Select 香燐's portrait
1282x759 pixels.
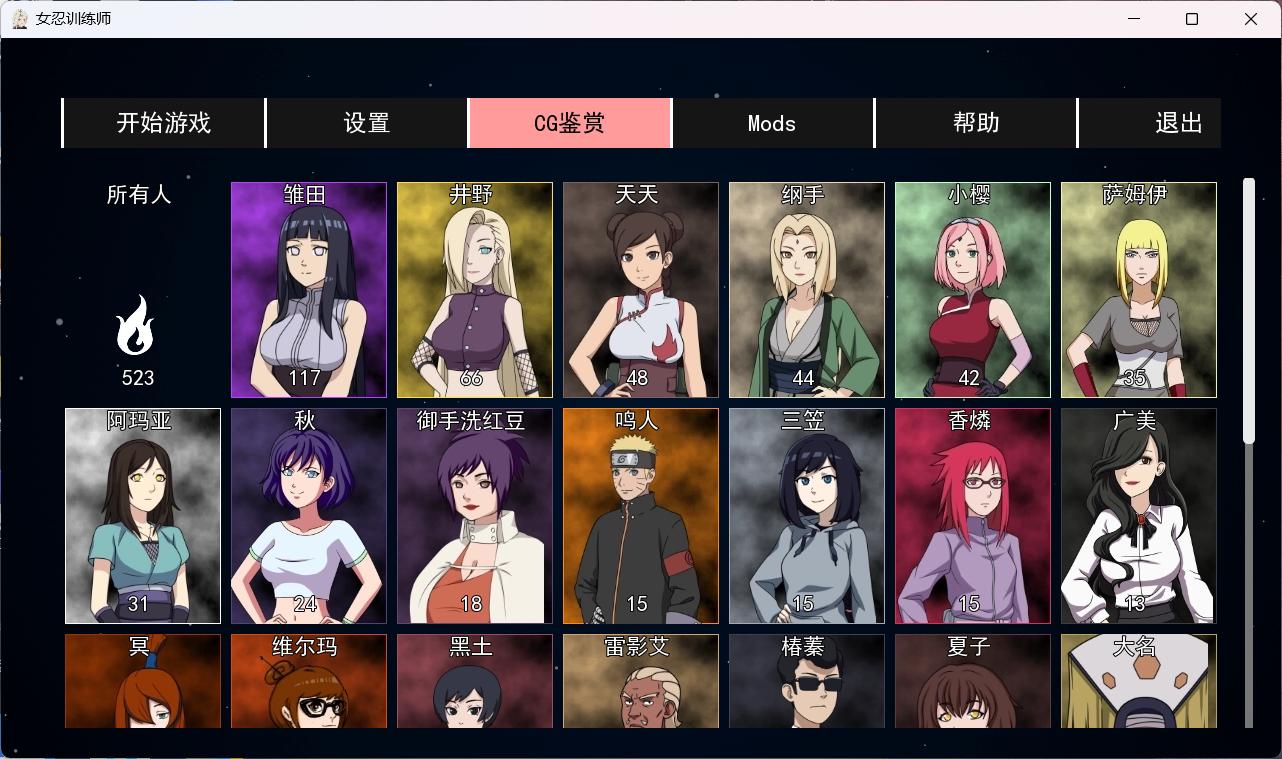972,515
